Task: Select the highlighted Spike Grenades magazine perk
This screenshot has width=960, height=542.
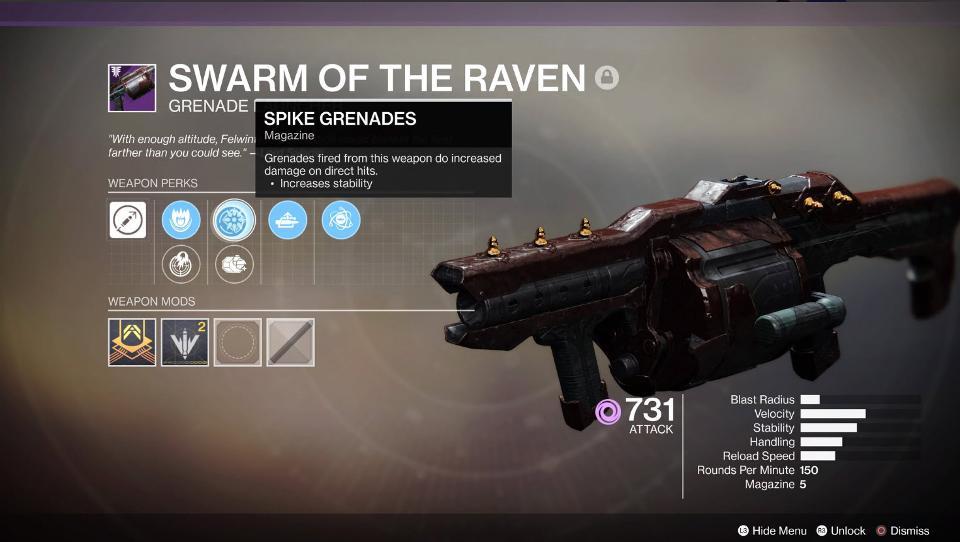Action: pyautogui.click(x=235, y=220)
